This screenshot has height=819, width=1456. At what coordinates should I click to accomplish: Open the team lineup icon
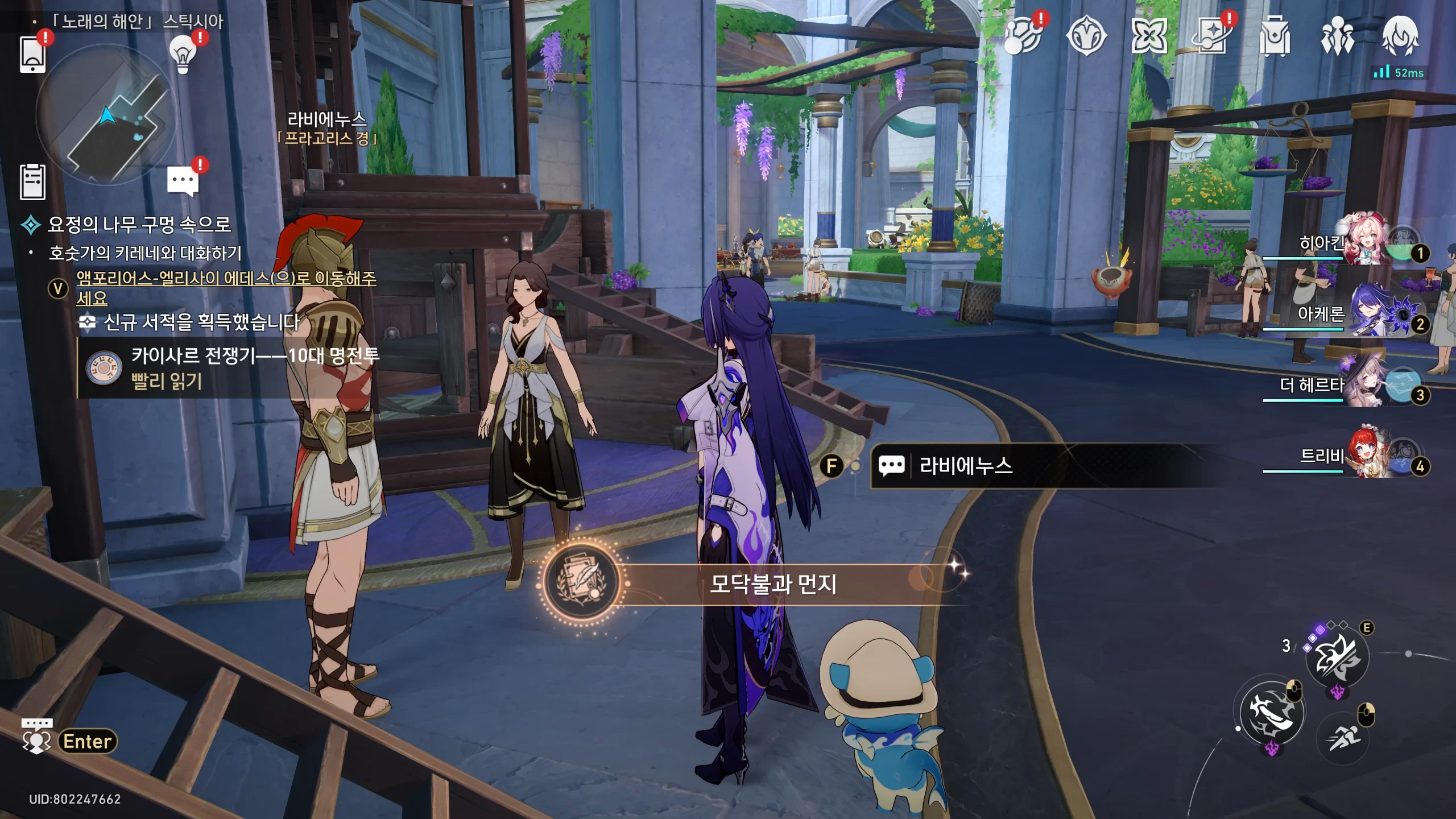pyautogui.click(x=1337, y=36)
